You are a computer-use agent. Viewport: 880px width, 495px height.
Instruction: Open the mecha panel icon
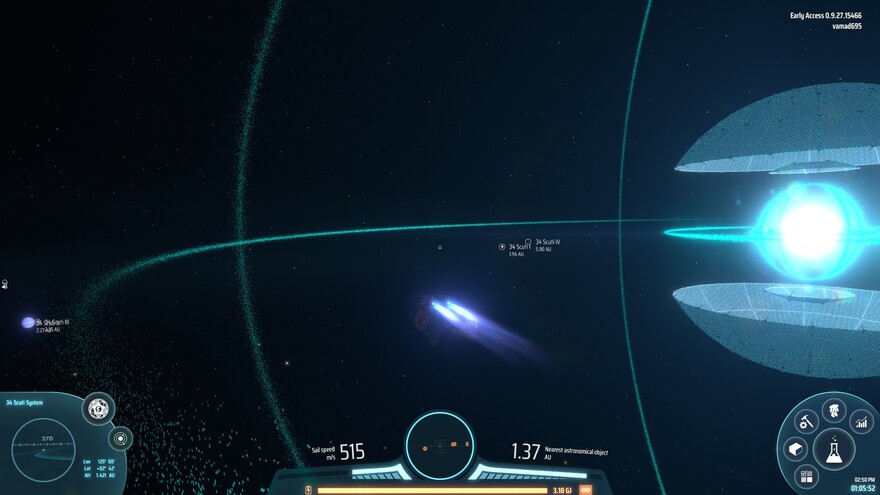tap(833, 409)
